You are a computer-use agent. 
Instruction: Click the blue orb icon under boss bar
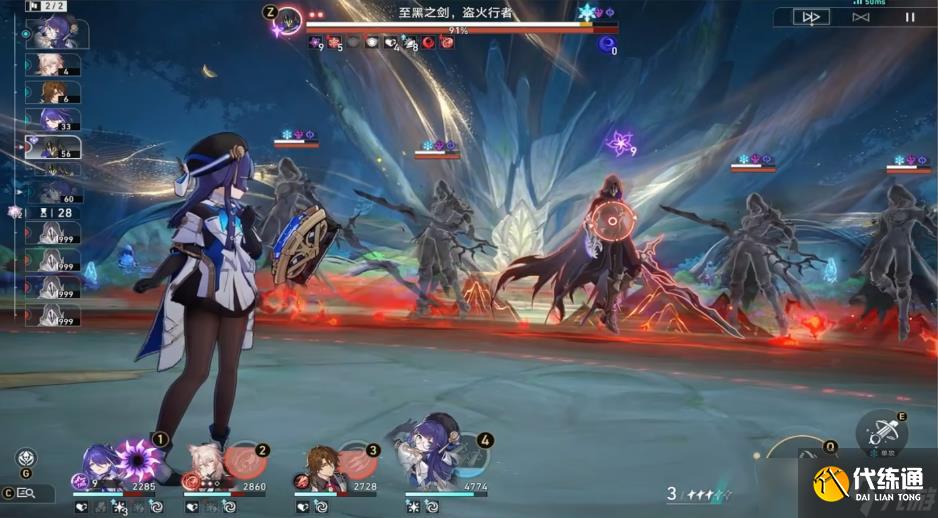point(606,43)
